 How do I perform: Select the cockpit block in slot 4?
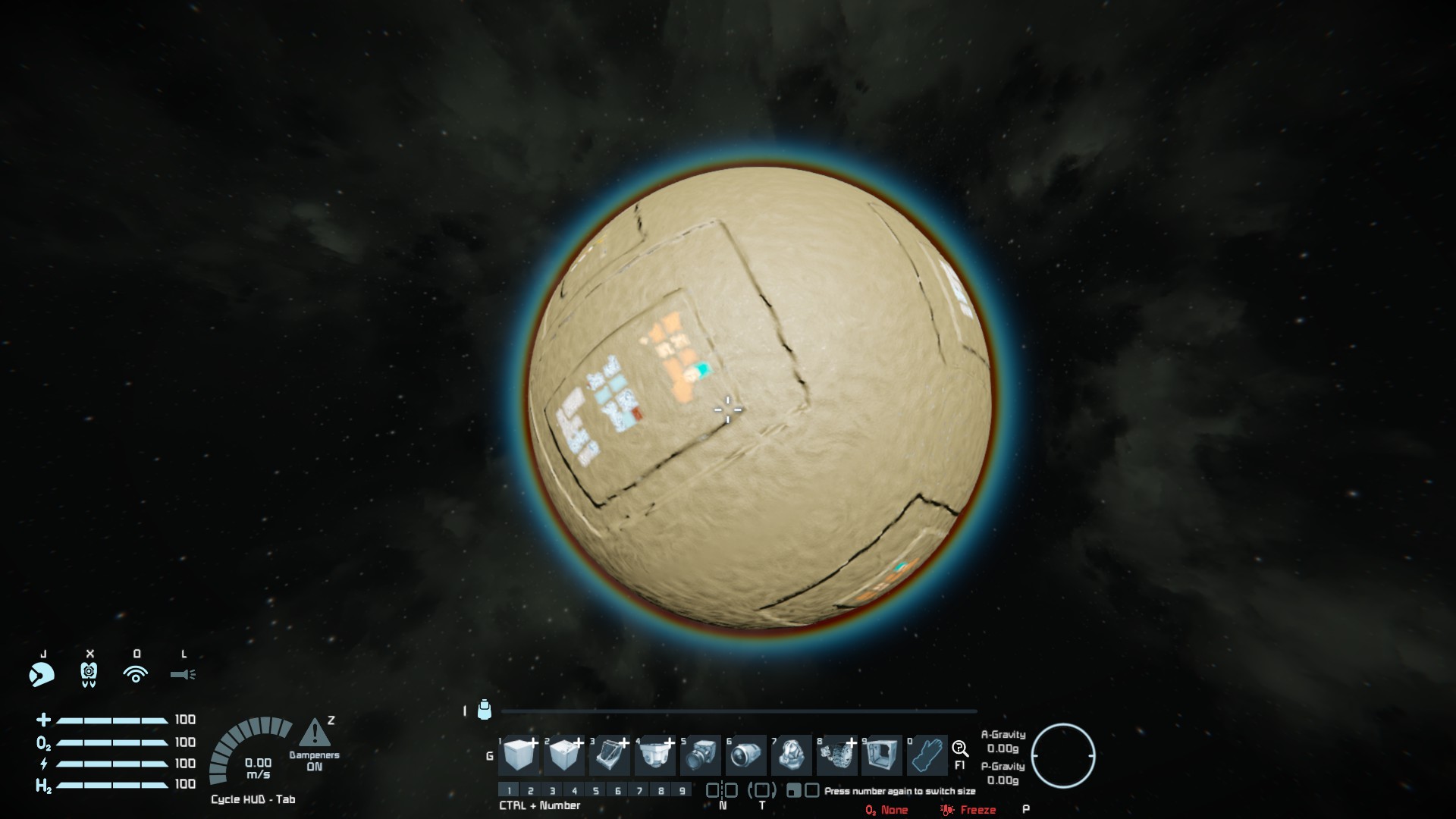tap(654, 755)
